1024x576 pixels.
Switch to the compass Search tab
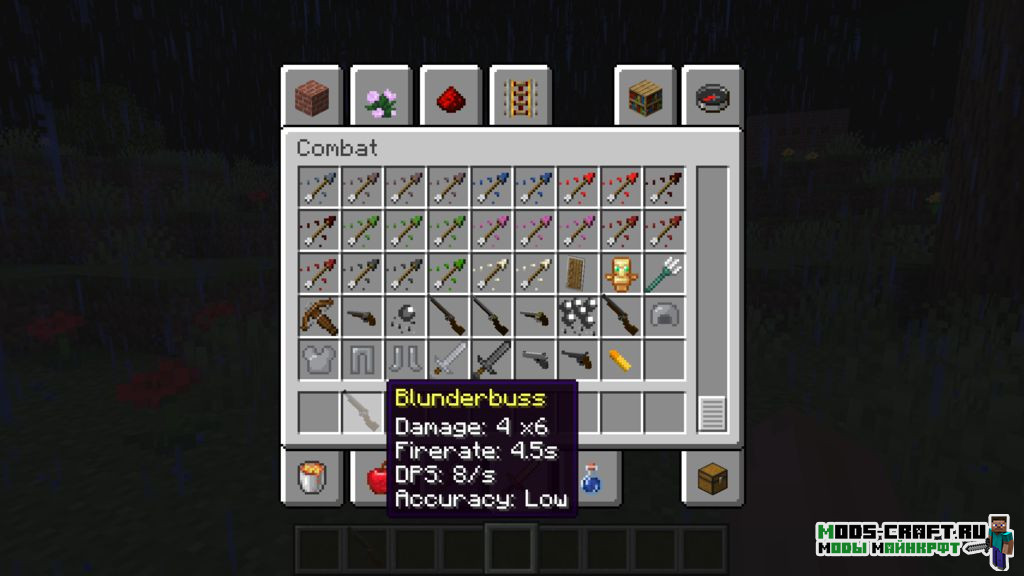[713, 98]
